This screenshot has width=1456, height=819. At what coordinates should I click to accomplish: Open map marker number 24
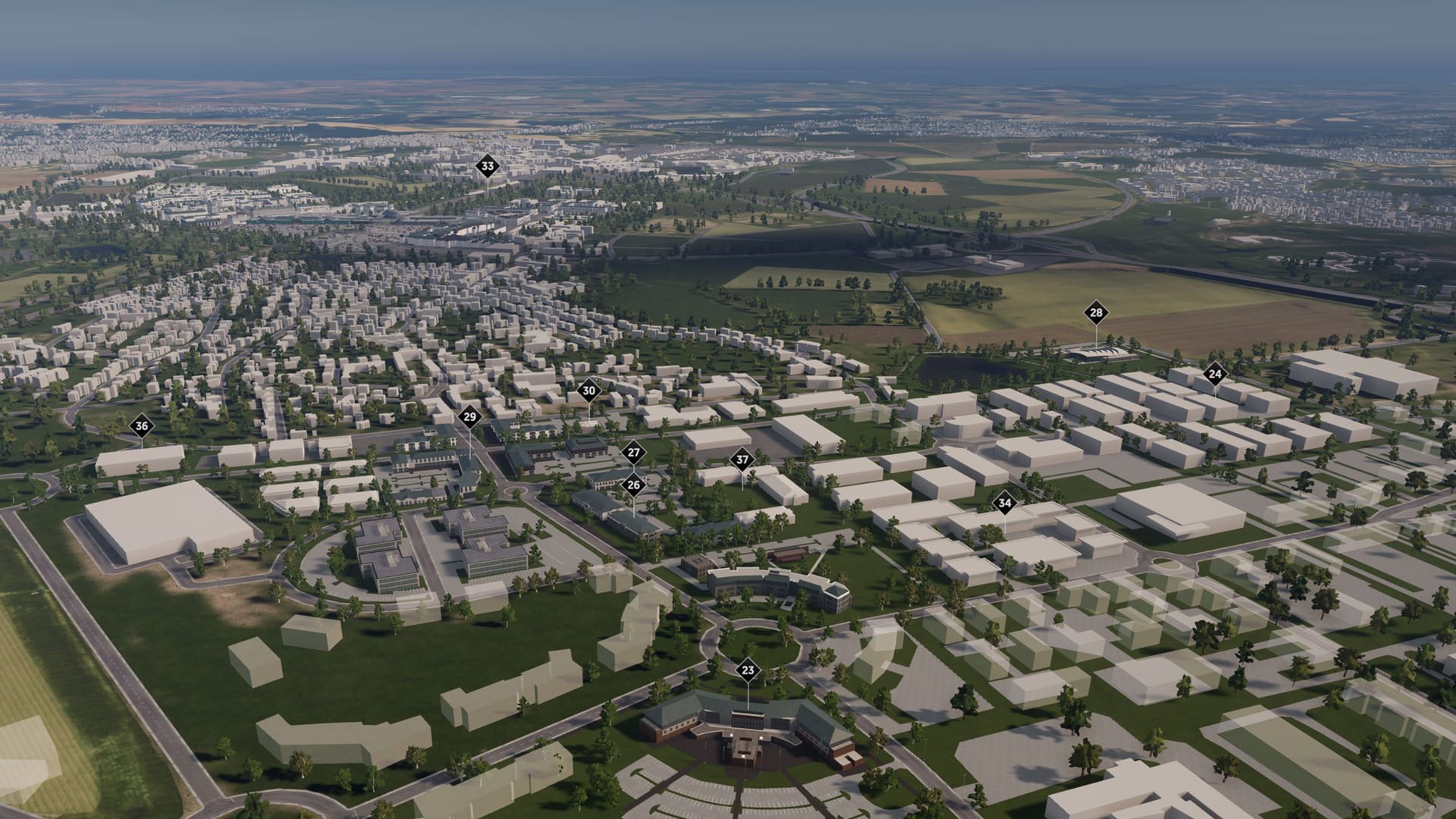coord(1216,374)
